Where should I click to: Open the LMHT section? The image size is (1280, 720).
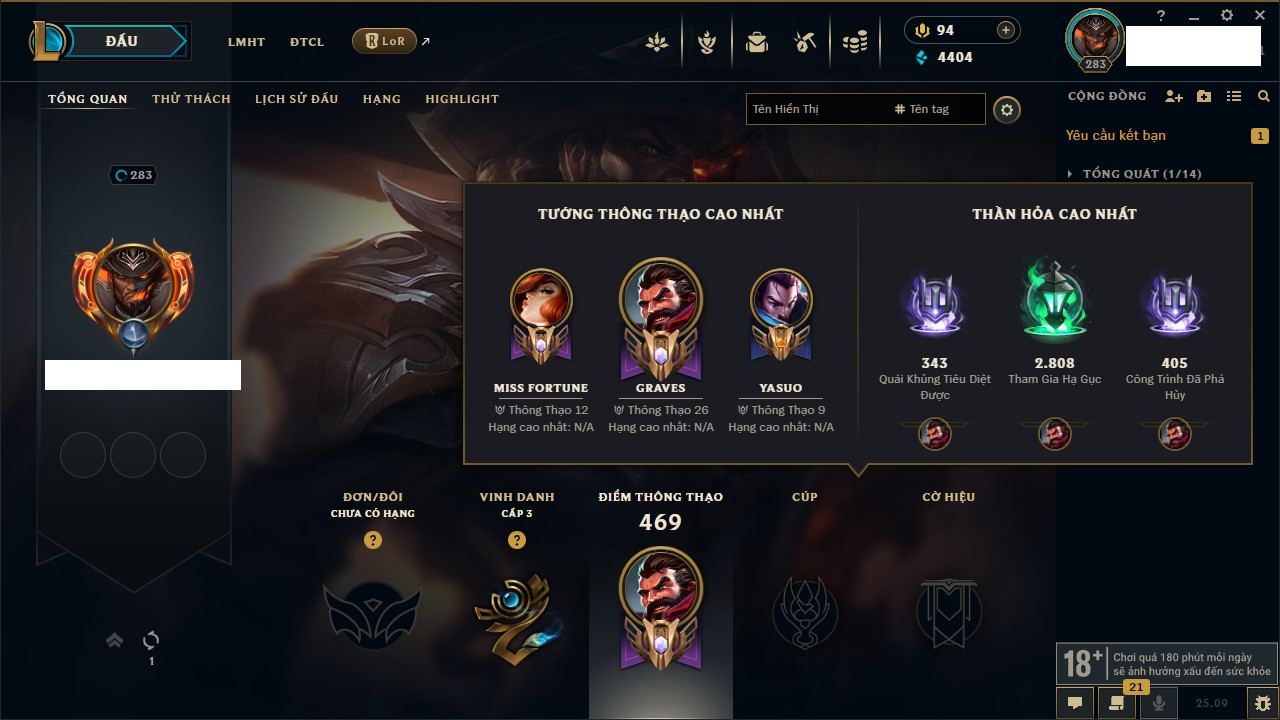tap(246, 42)
